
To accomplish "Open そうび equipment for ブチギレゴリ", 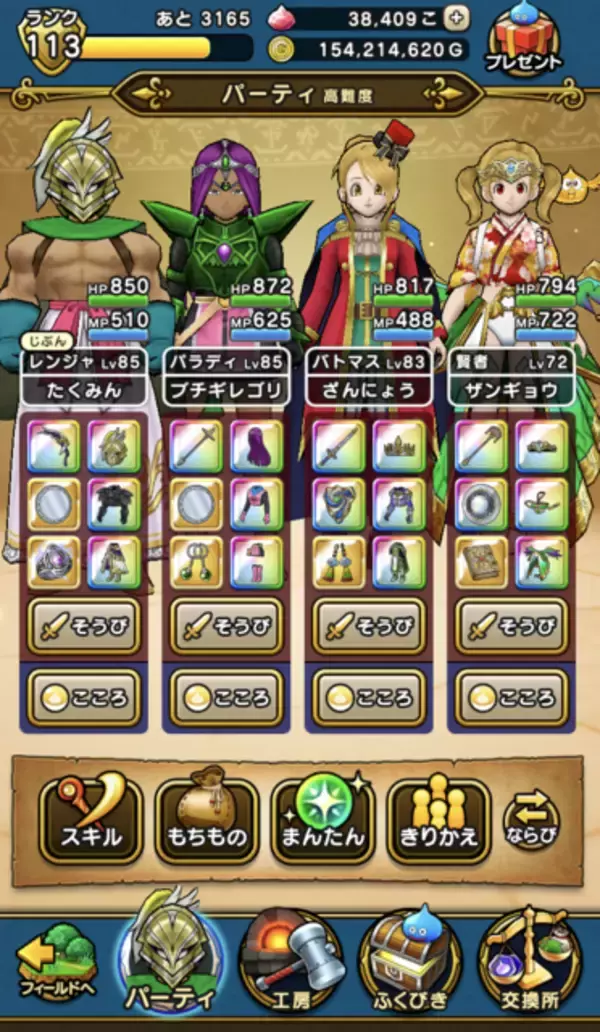I will point(226,628).
